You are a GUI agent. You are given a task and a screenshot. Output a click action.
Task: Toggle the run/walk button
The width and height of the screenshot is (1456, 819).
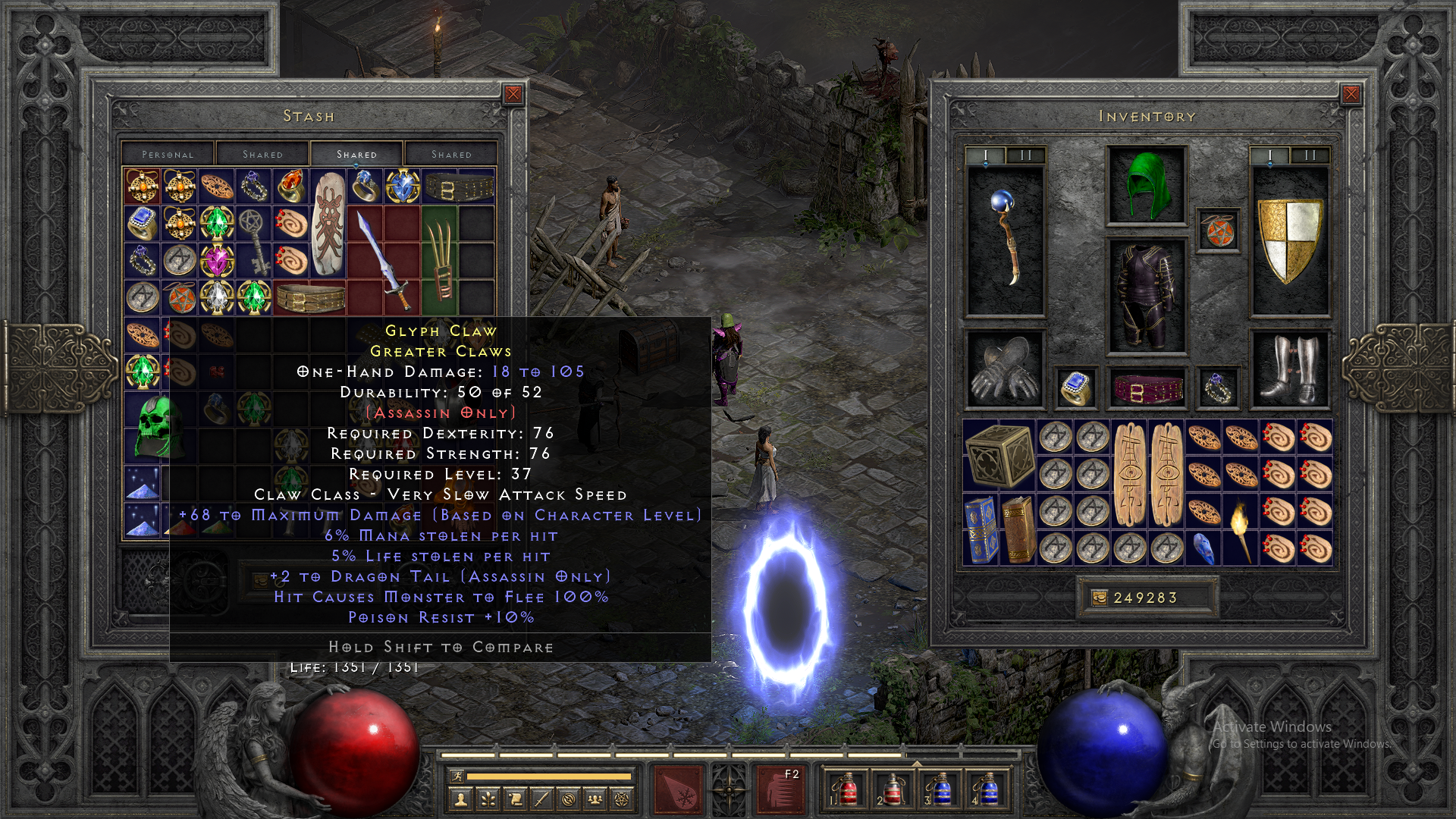pos(455,776)
